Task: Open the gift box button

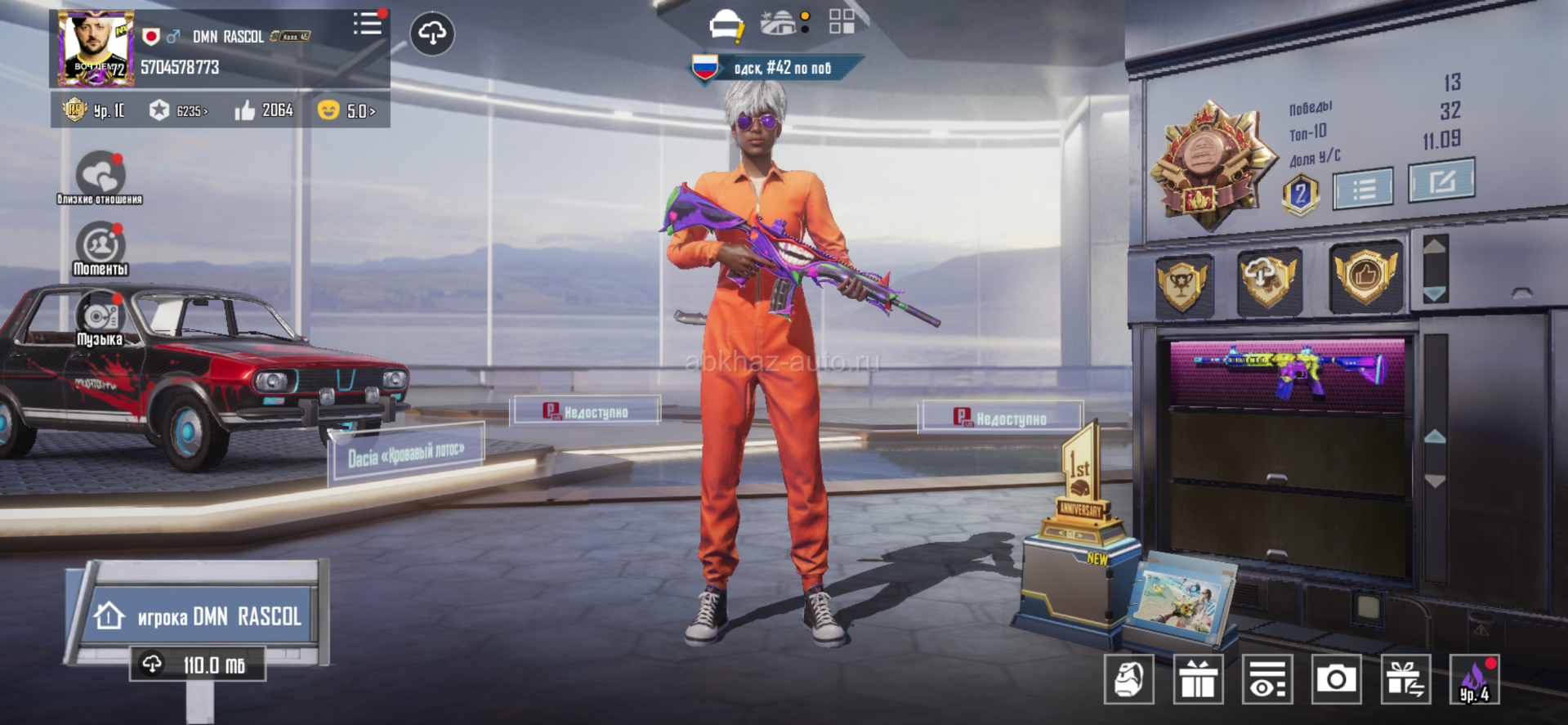Action: pos(1198,679)
